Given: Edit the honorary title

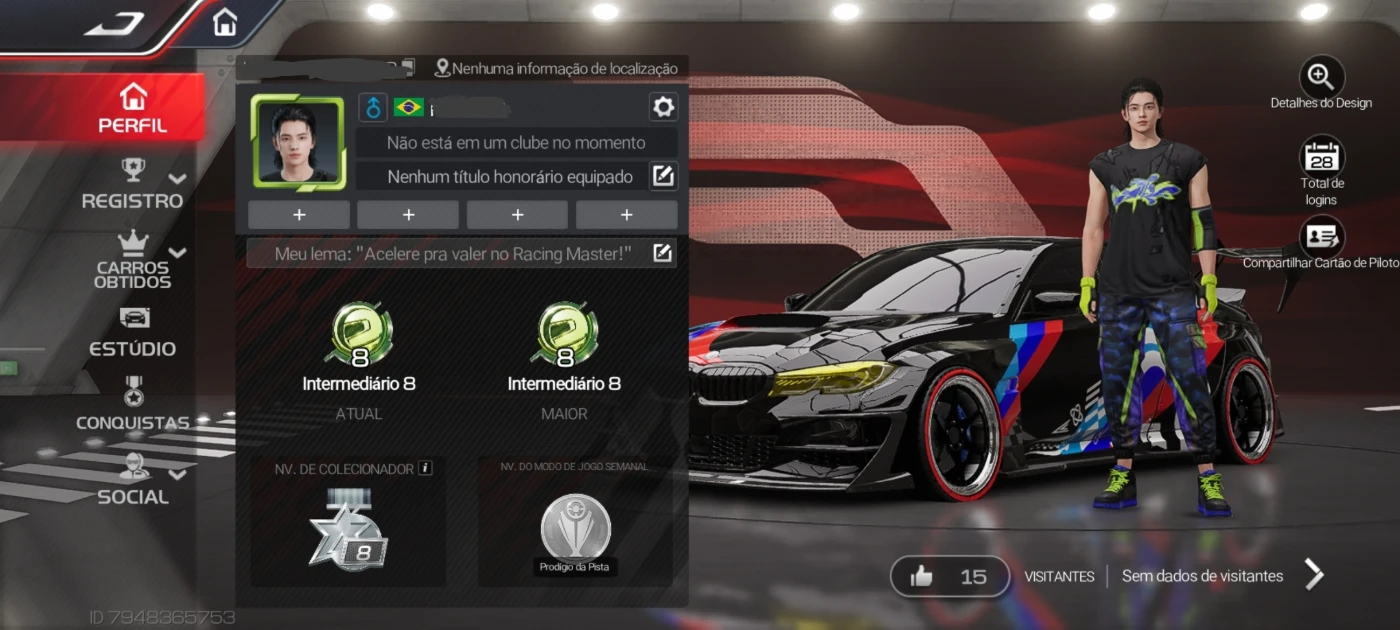Looking at the screenshot, I should pos(662,177).
